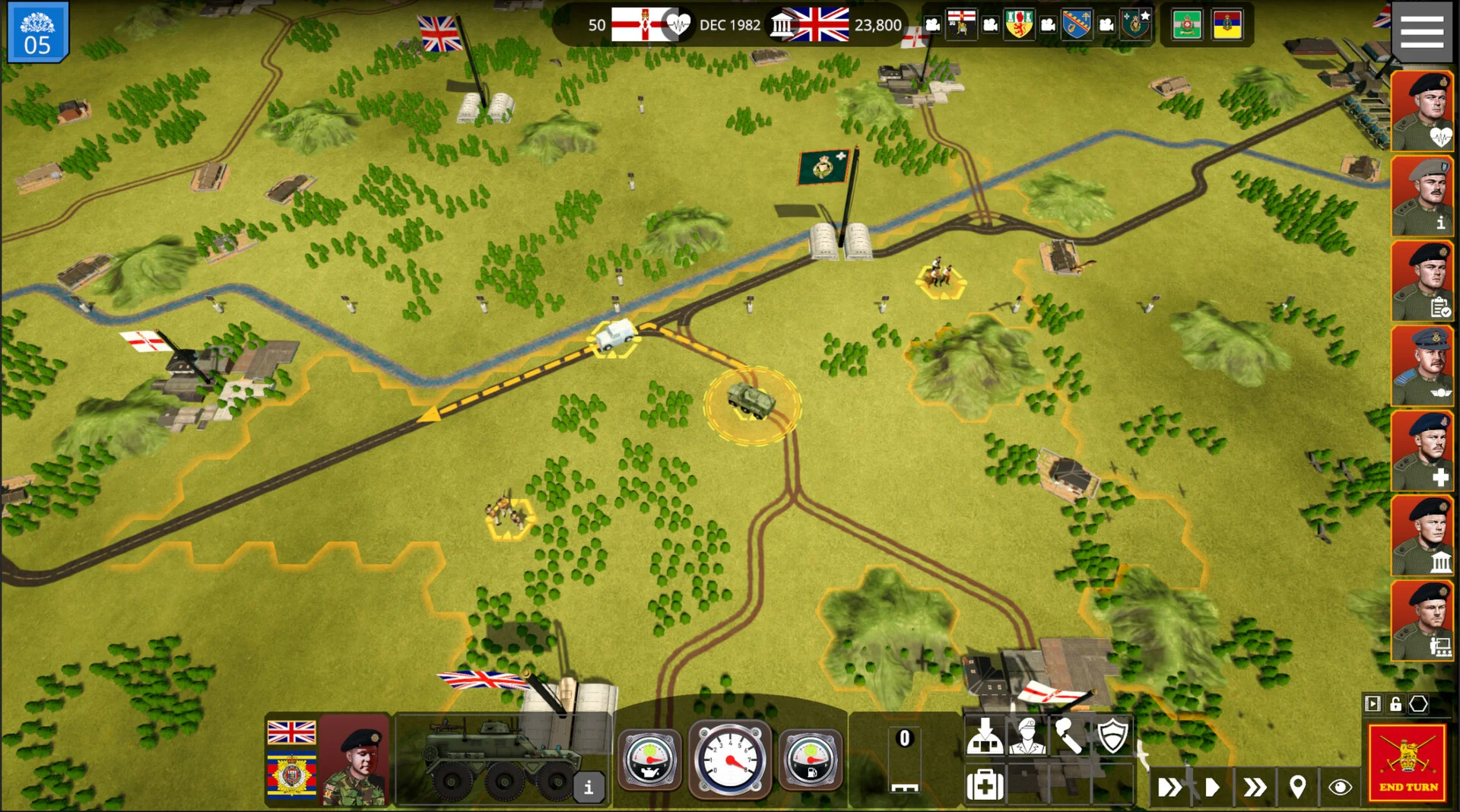
Task: Use the shield defend action
Action: (1112, 737)
